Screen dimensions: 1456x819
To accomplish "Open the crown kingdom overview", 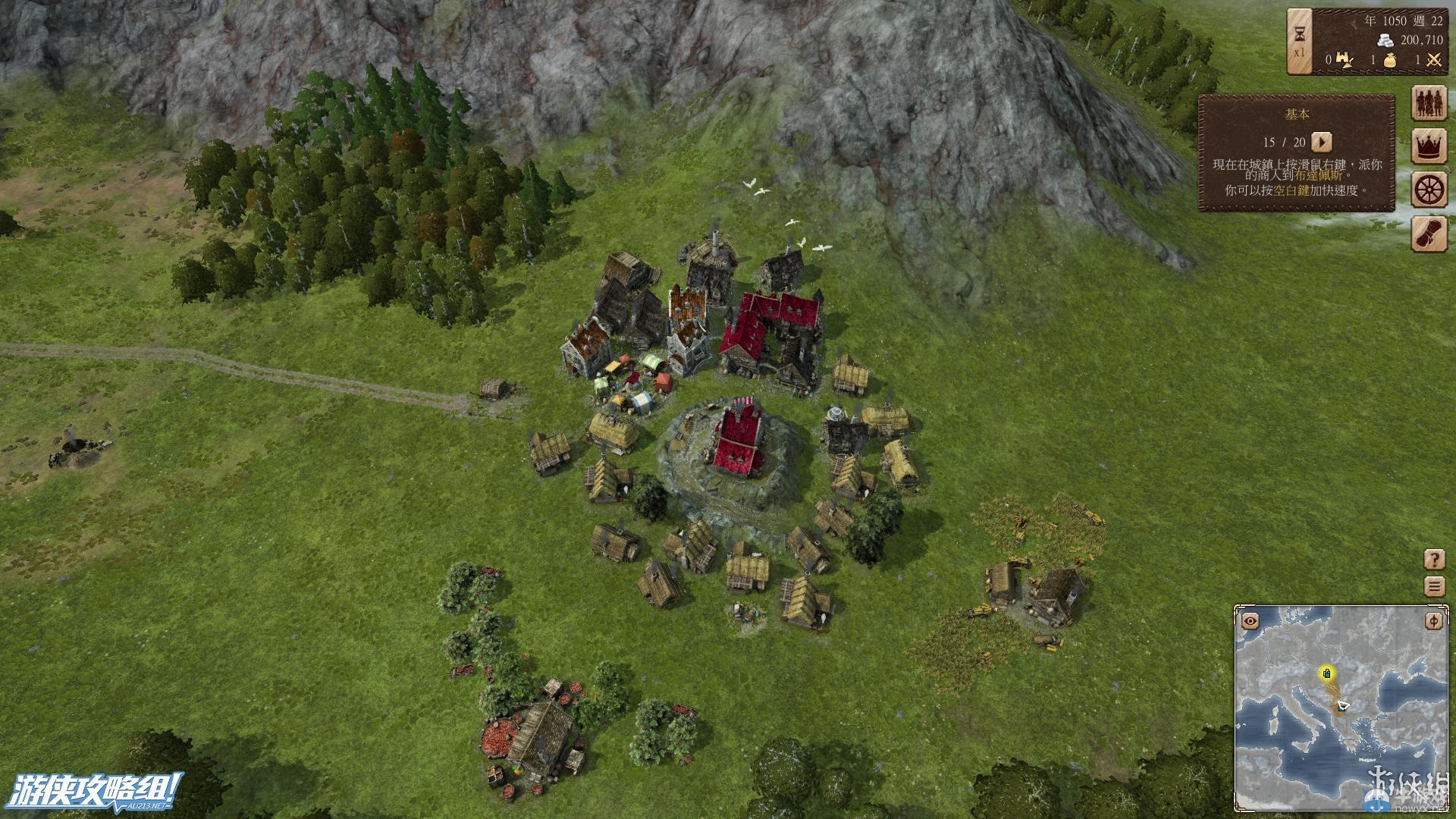I will pos(1429,146).
